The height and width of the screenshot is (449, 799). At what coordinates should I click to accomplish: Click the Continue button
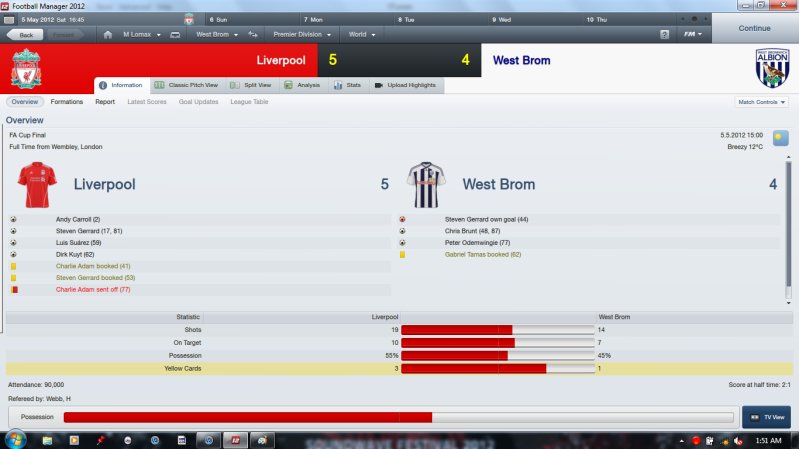click(755, 28)
